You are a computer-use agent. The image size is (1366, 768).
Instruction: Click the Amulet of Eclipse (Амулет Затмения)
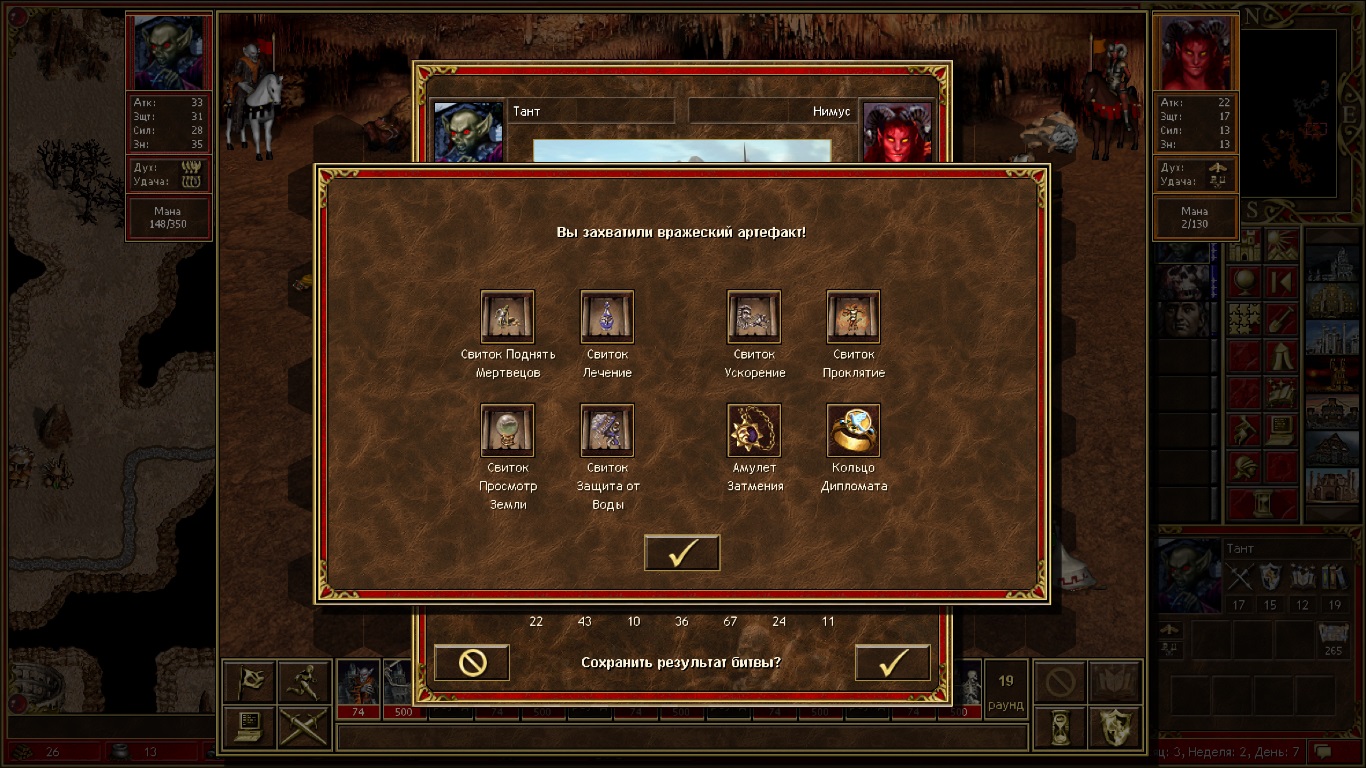[754, 430]
